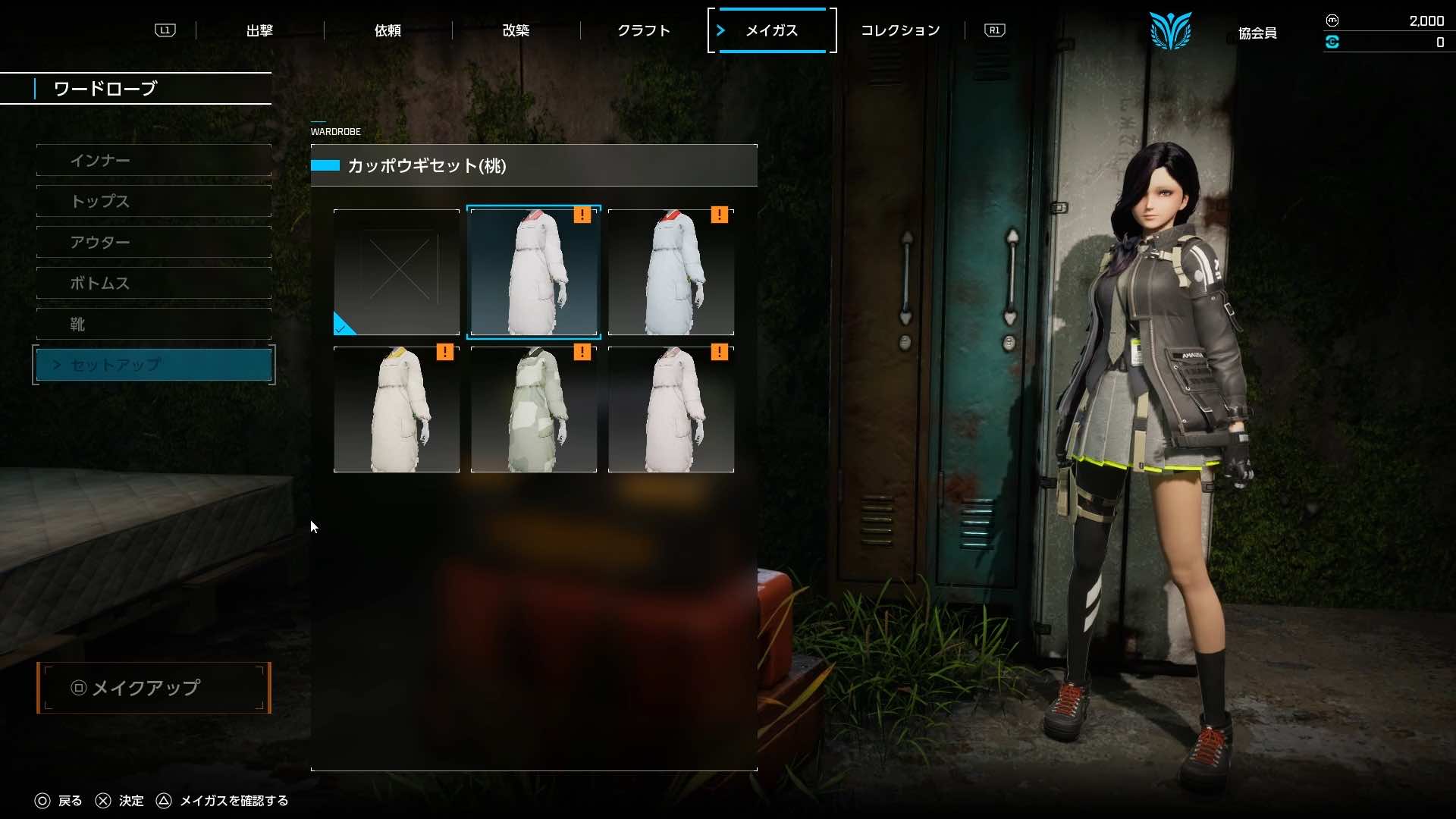Click the R1 shoulder button icon
The height and width of the screenshot is (819, 1456).
(993, 30)
